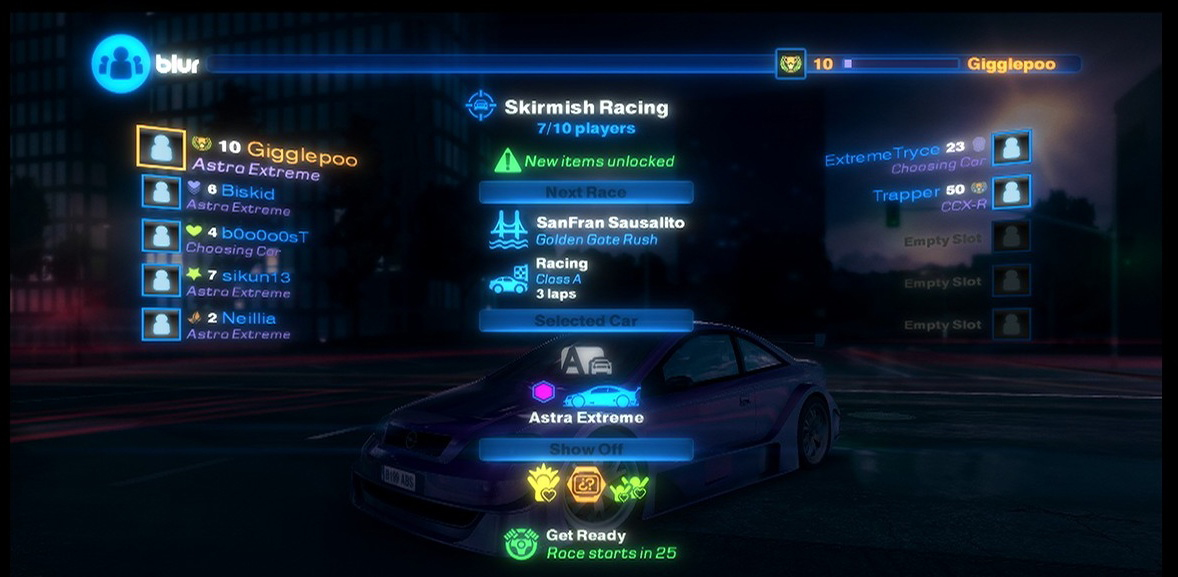Open the Next Race header

(x=586, y=192)
